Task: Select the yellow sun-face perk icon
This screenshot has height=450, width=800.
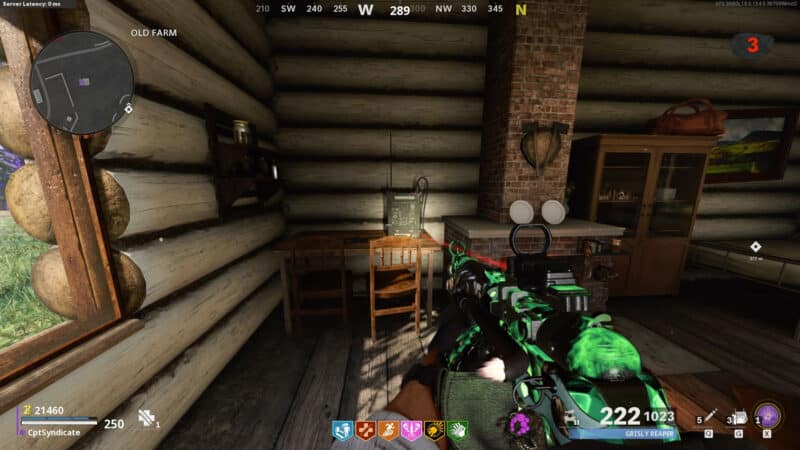Action: coord(435,432)
